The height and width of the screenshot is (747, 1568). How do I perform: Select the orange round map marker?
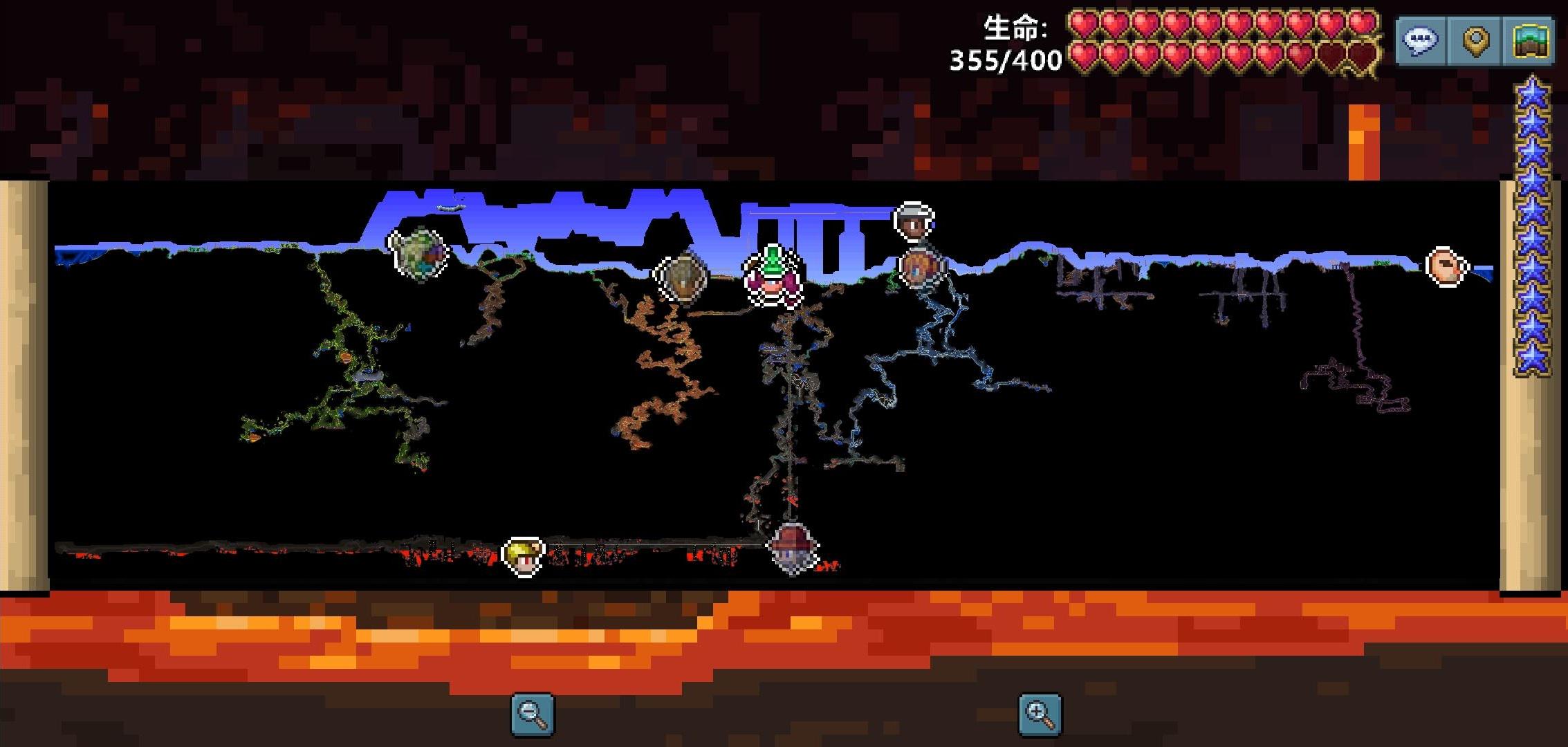(921, 268)
